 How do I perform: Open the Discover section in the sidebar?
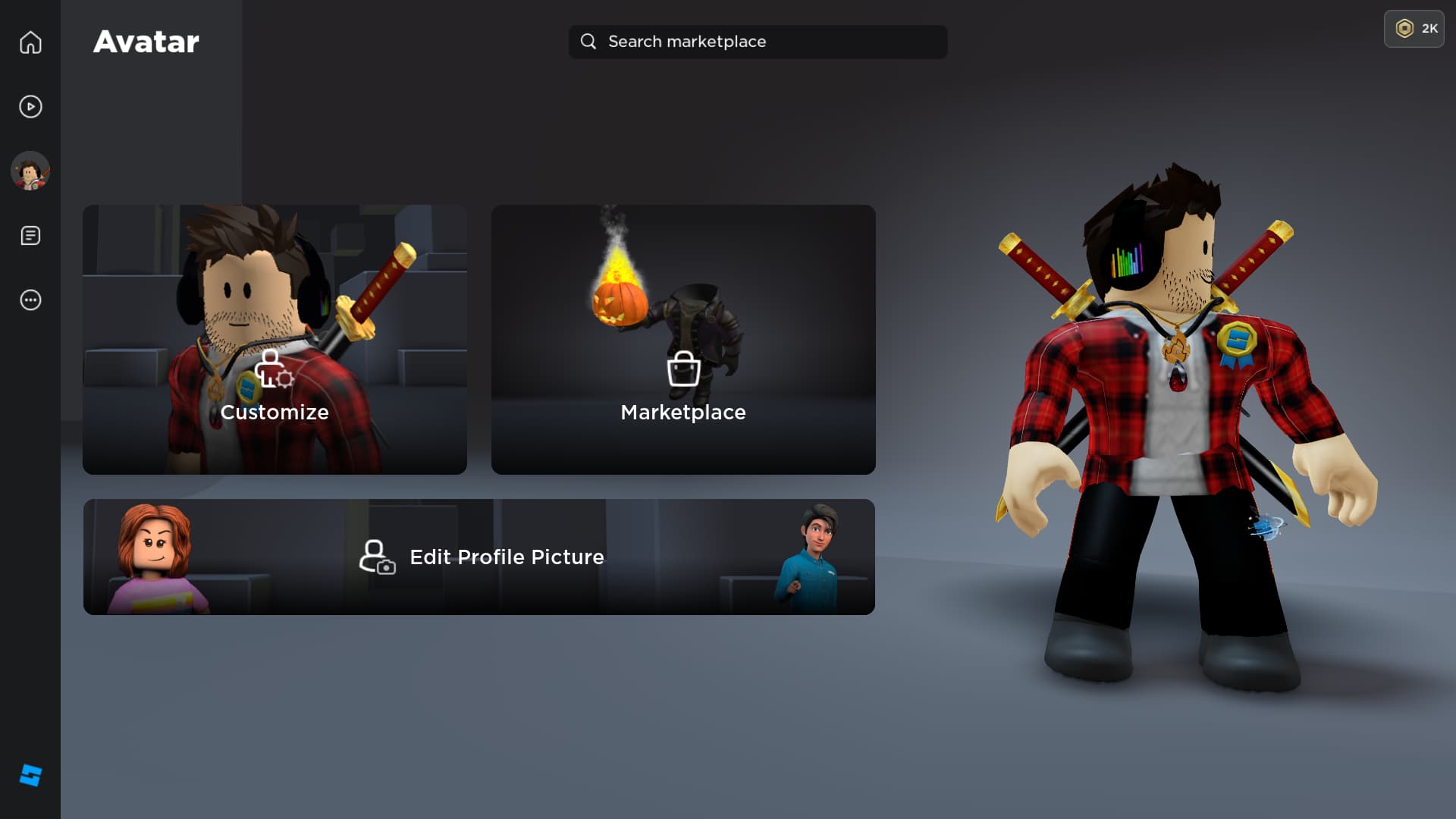pyautogui.click(x=30, y=107)
